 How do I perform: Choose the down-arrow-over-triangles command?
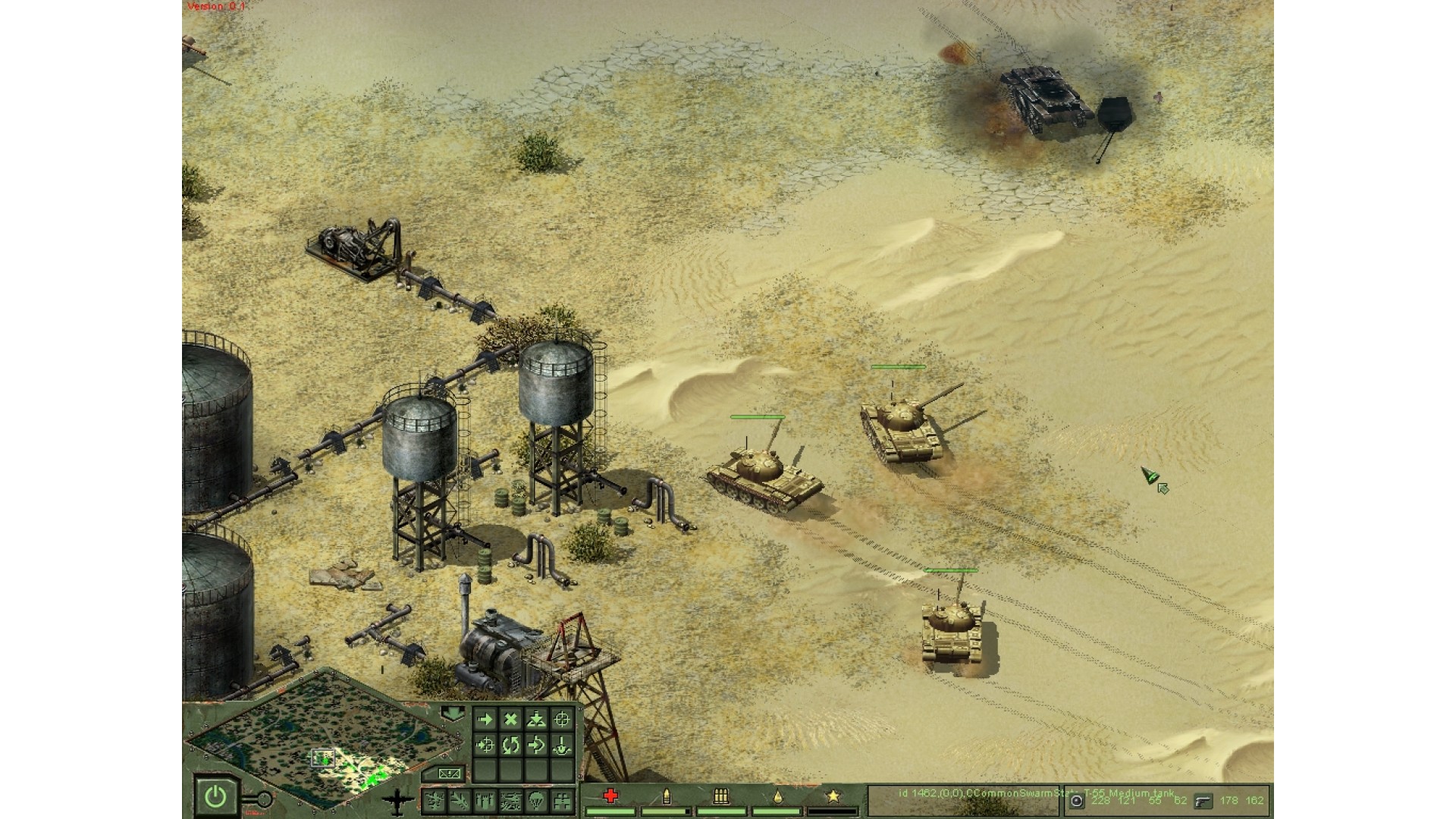[x=536, y=719]
